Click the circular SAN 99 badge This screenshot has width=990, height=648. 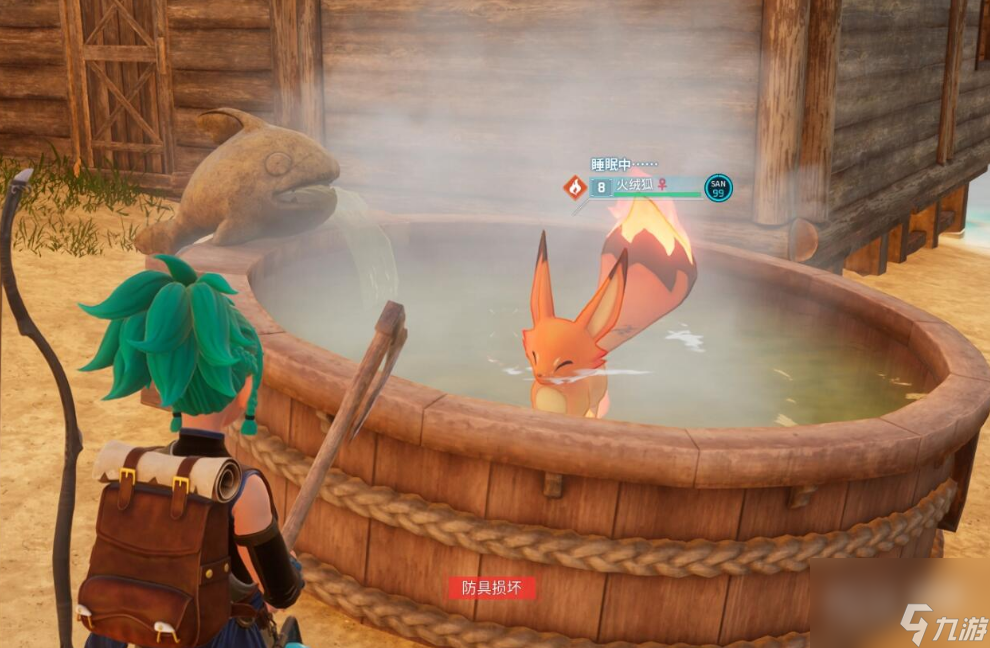pos(718,187)
